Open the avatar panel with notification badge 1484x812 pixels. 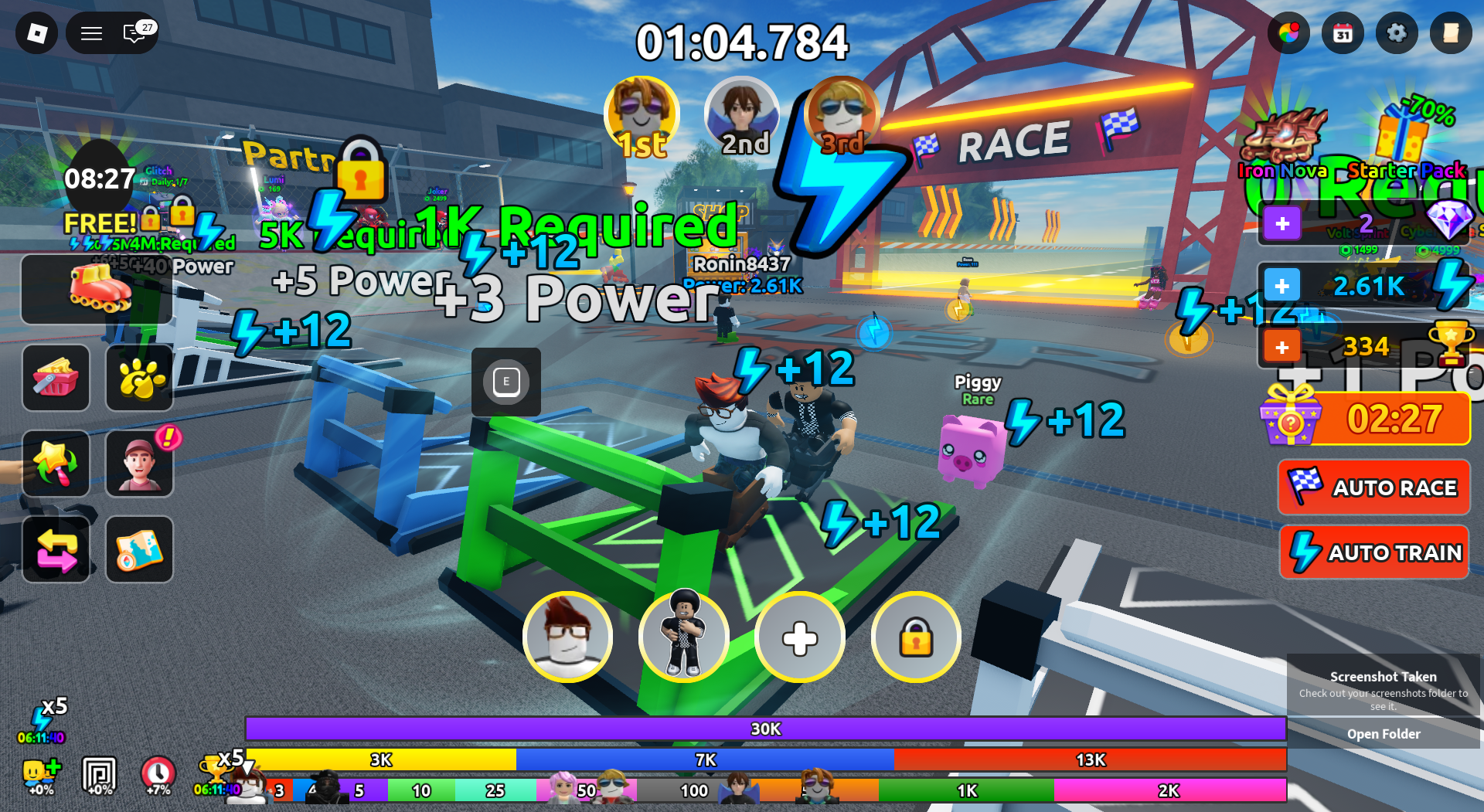pos(139,464)
